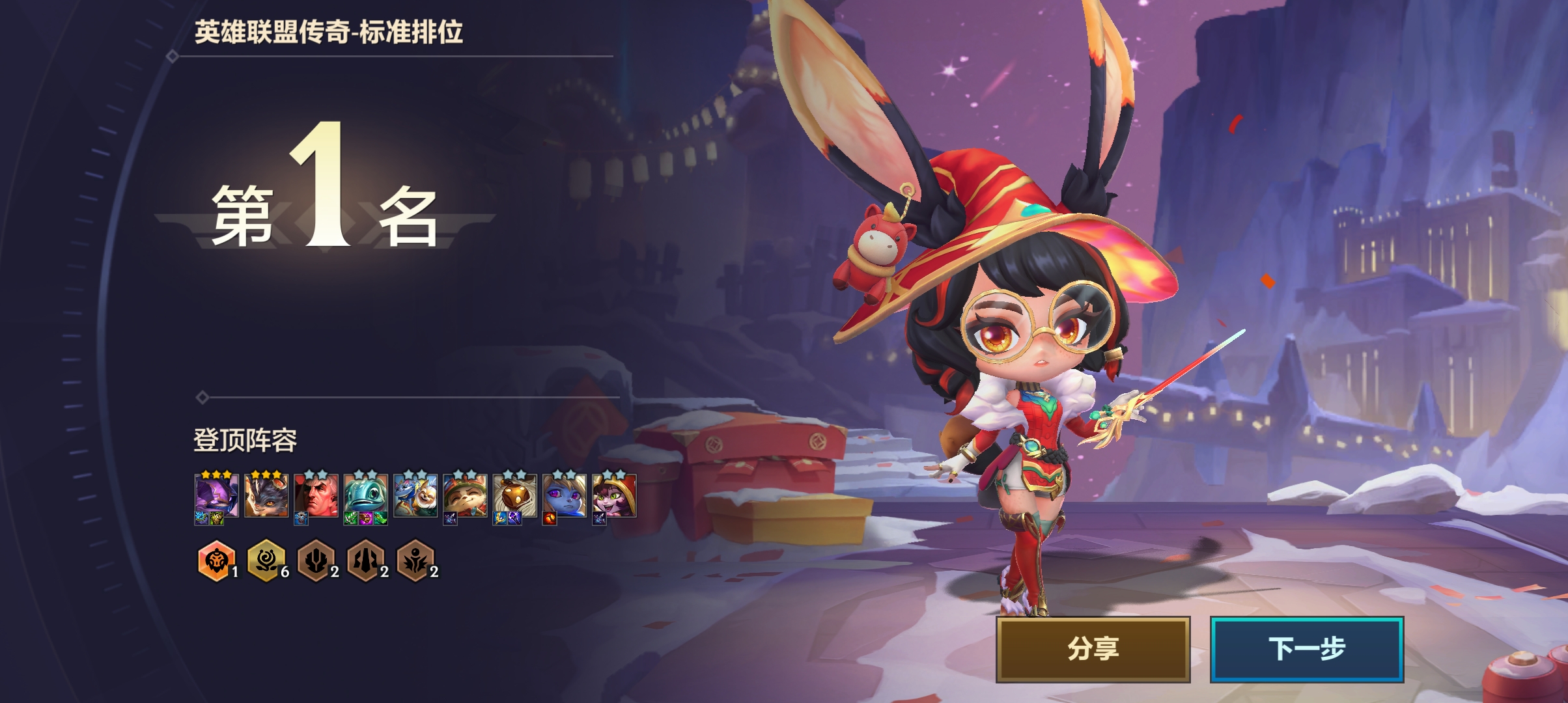Screen dimensions: 1568x703
Task: Select the three-star Rumble portrait
Action: (266, 495)
